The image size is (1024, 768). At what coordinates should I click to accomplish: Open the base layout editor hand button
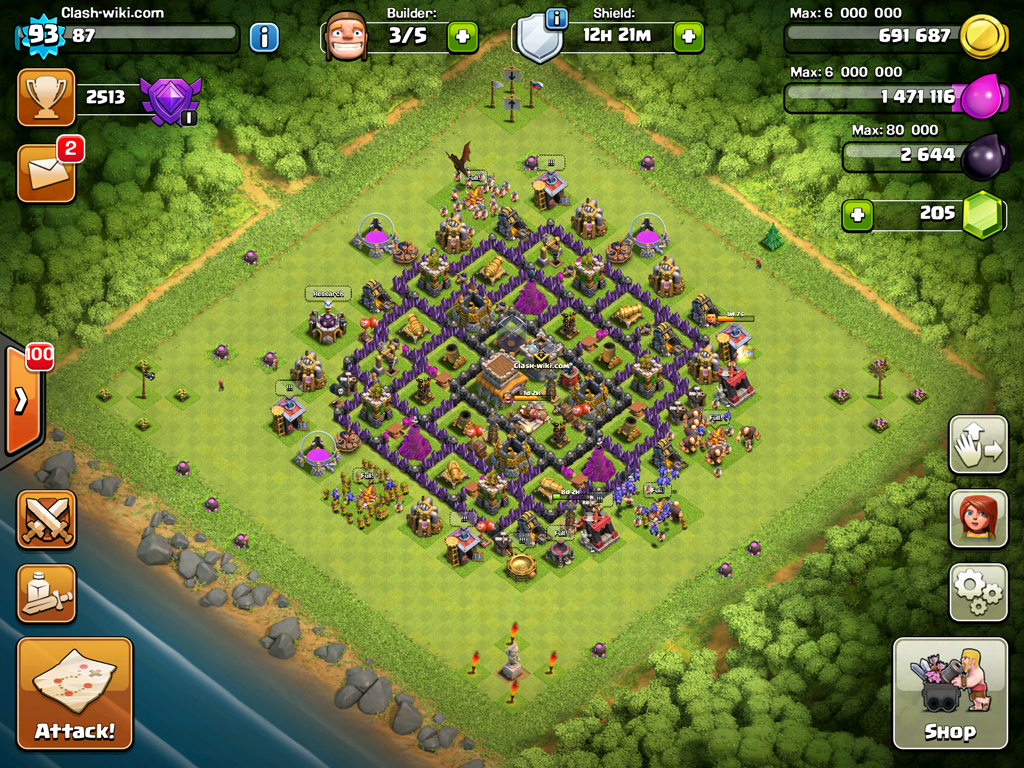coord(978,444)
